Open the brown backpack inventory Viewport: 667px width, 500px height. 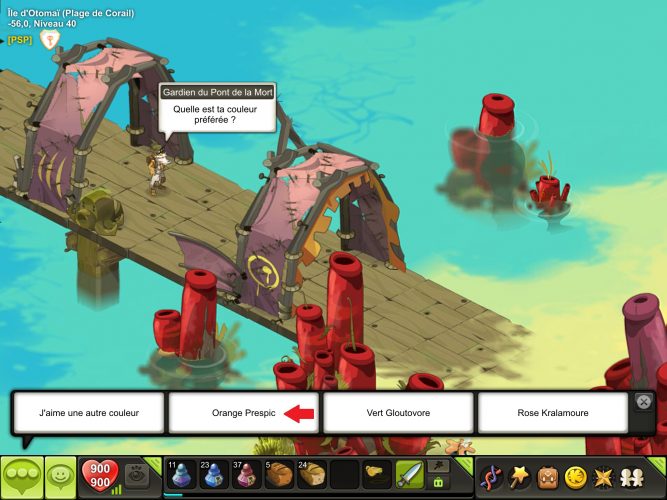[548, 476]
